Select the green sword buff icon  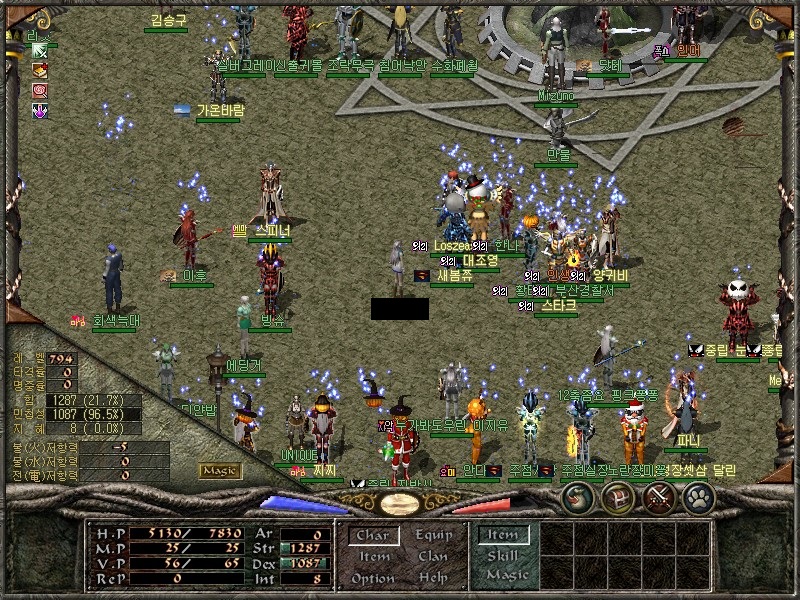40,50
